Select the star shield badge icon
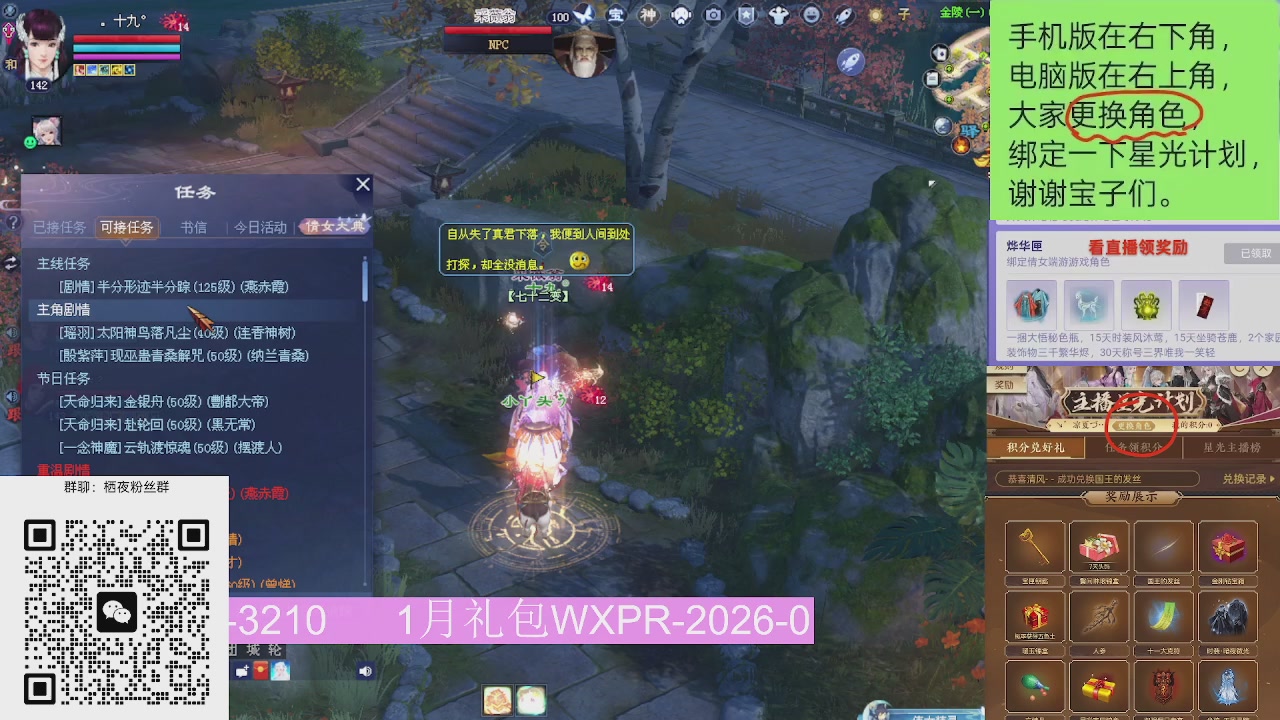This screenshot has width=1280, height=720. [745, 14]
